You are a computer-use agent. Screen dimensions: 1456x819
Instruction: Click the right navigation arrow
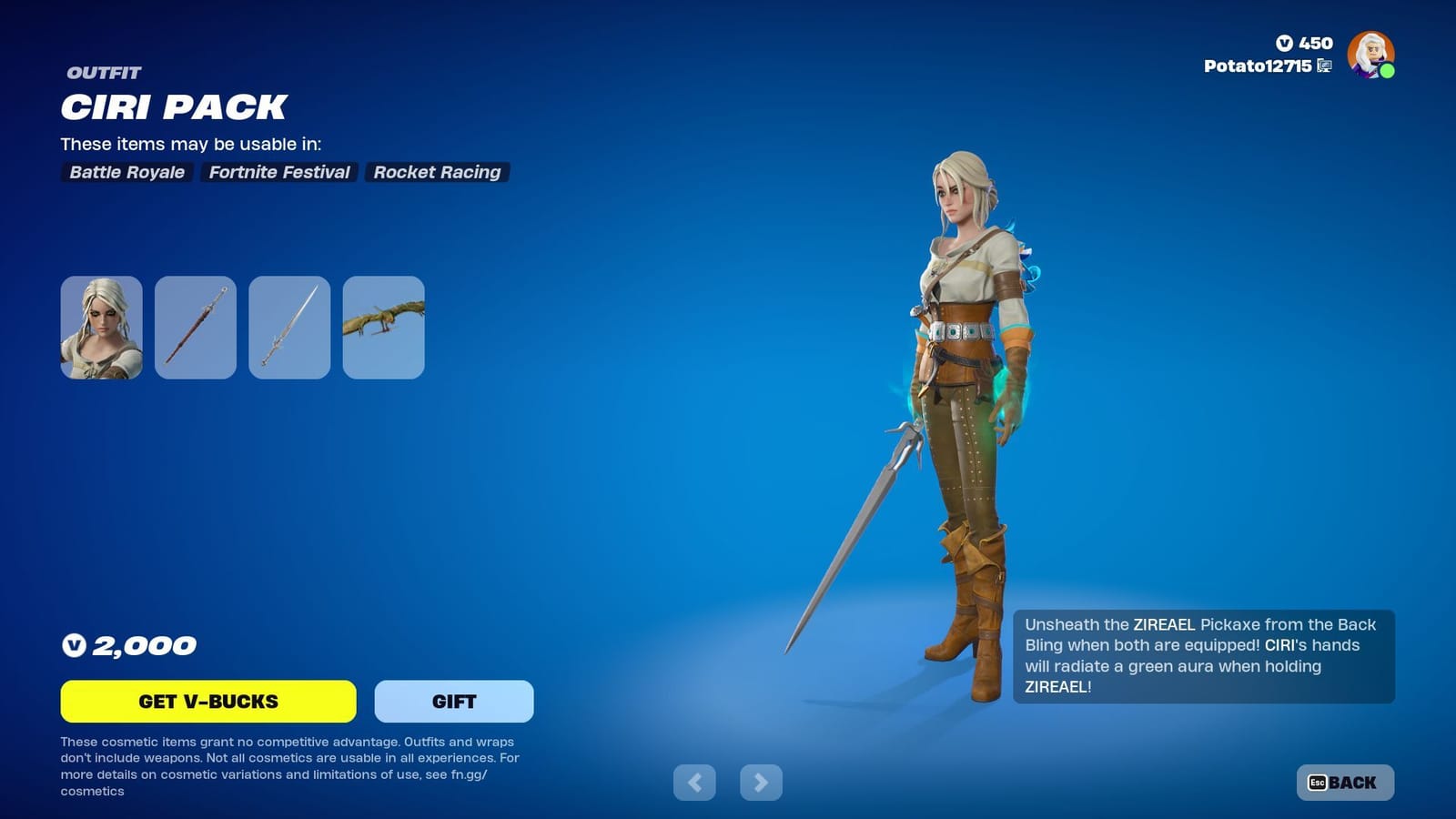pyautogui.click(x=760, y=782)
